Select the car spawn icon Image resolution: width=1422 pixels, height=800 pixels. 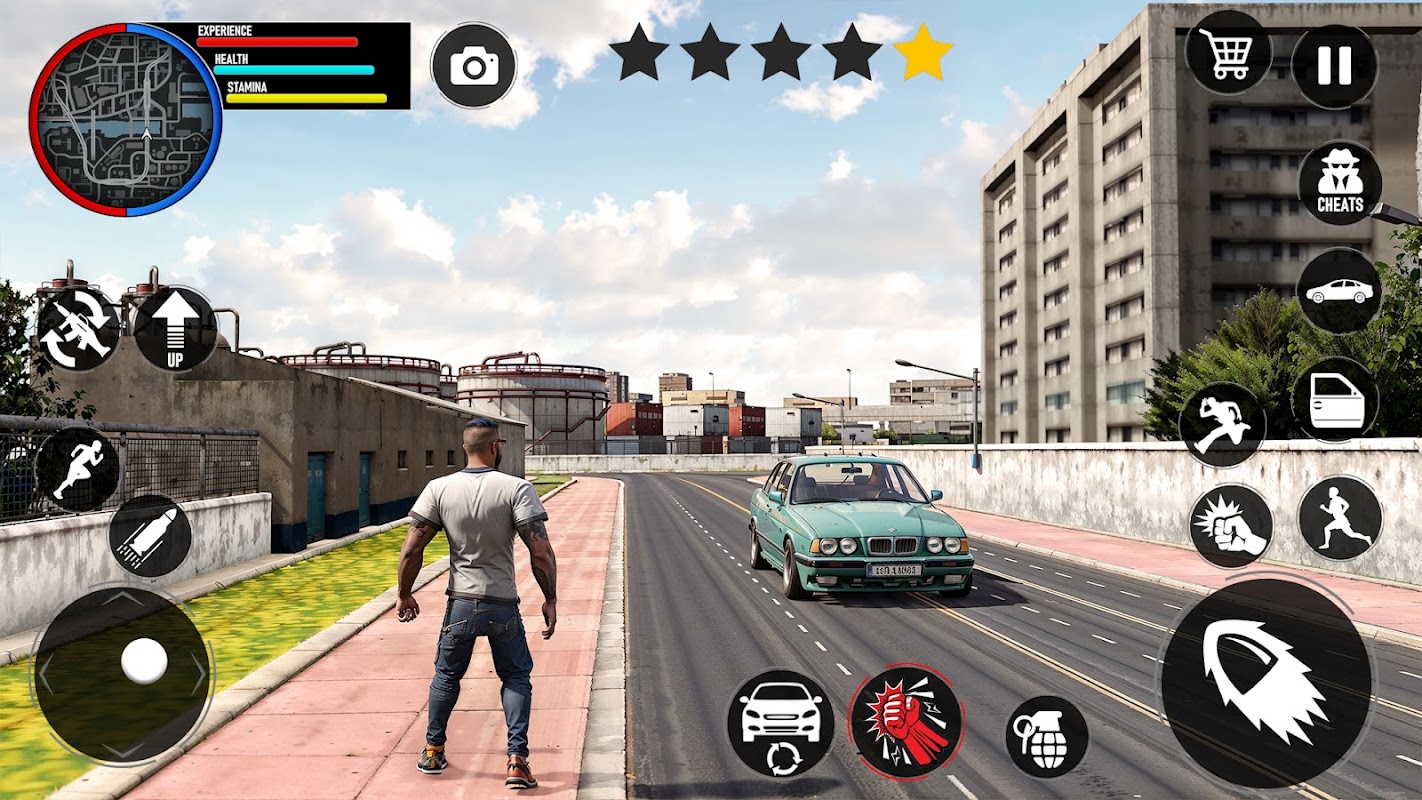[x=1339, y=290]
